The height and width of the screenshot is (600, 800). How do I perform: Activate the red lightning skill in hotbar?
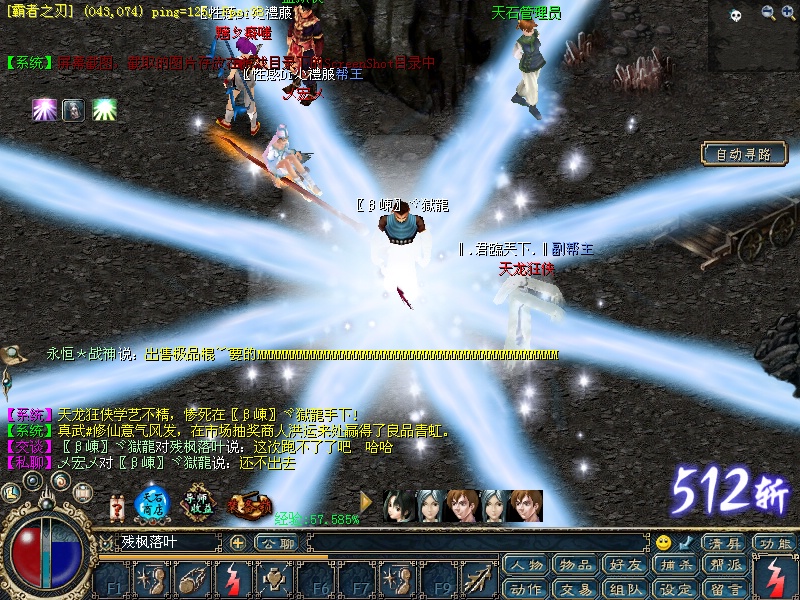tap(231, 579)
